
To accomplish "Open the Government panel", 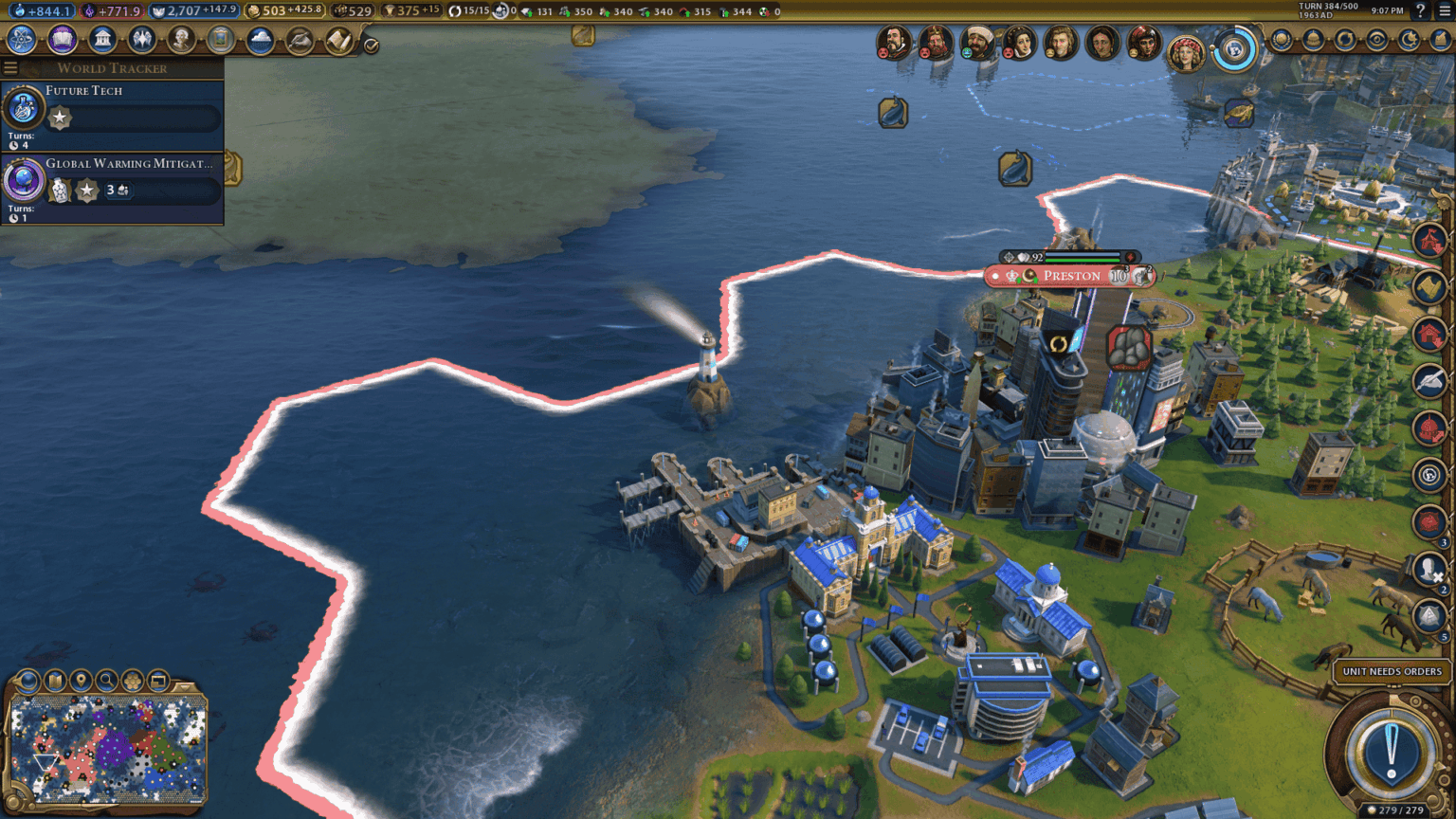I will point(101,40).
